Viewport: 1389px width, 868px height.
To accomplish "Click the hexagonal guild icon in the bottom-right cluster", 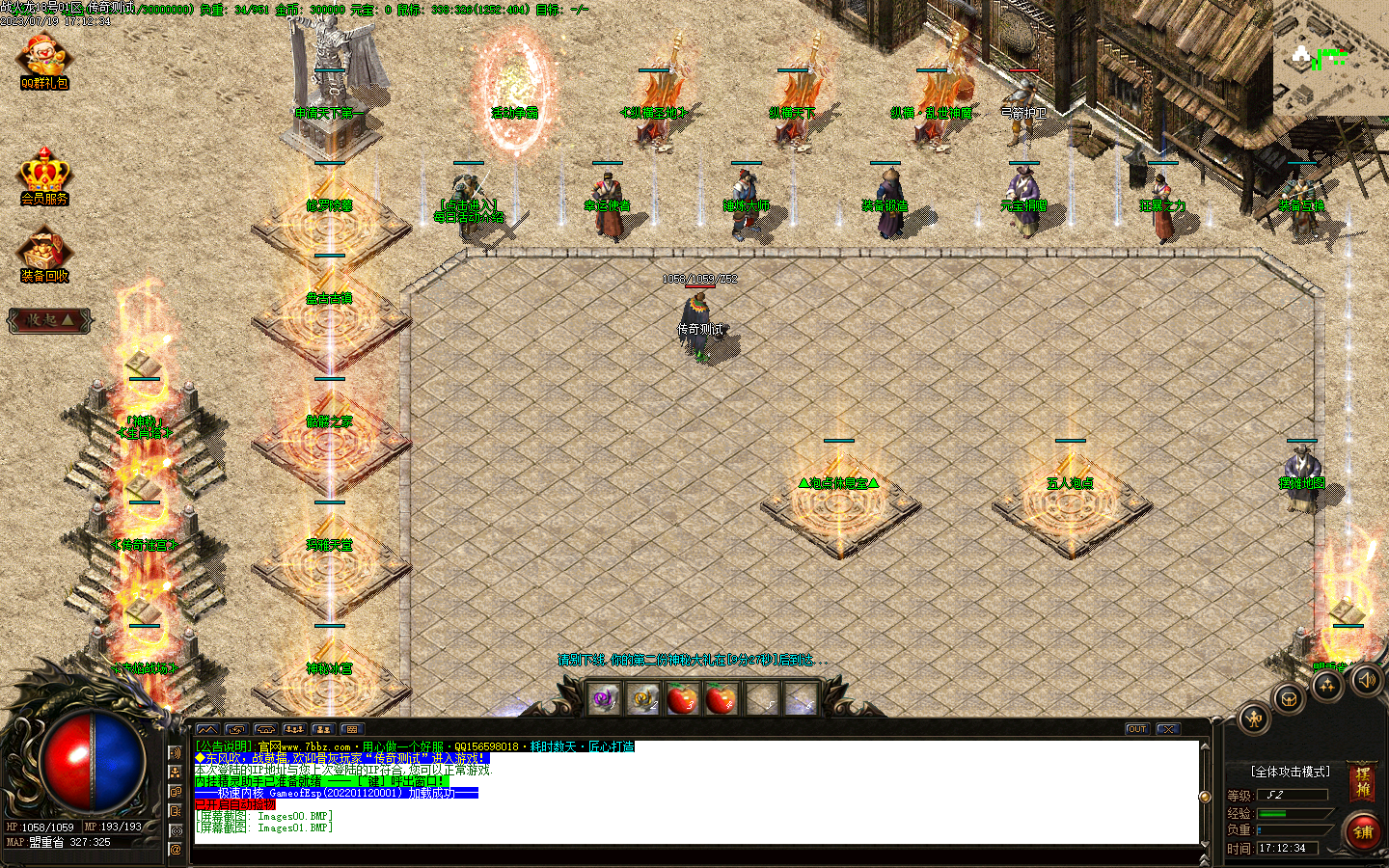I will pyautogui.click(x=1290, y=699).
